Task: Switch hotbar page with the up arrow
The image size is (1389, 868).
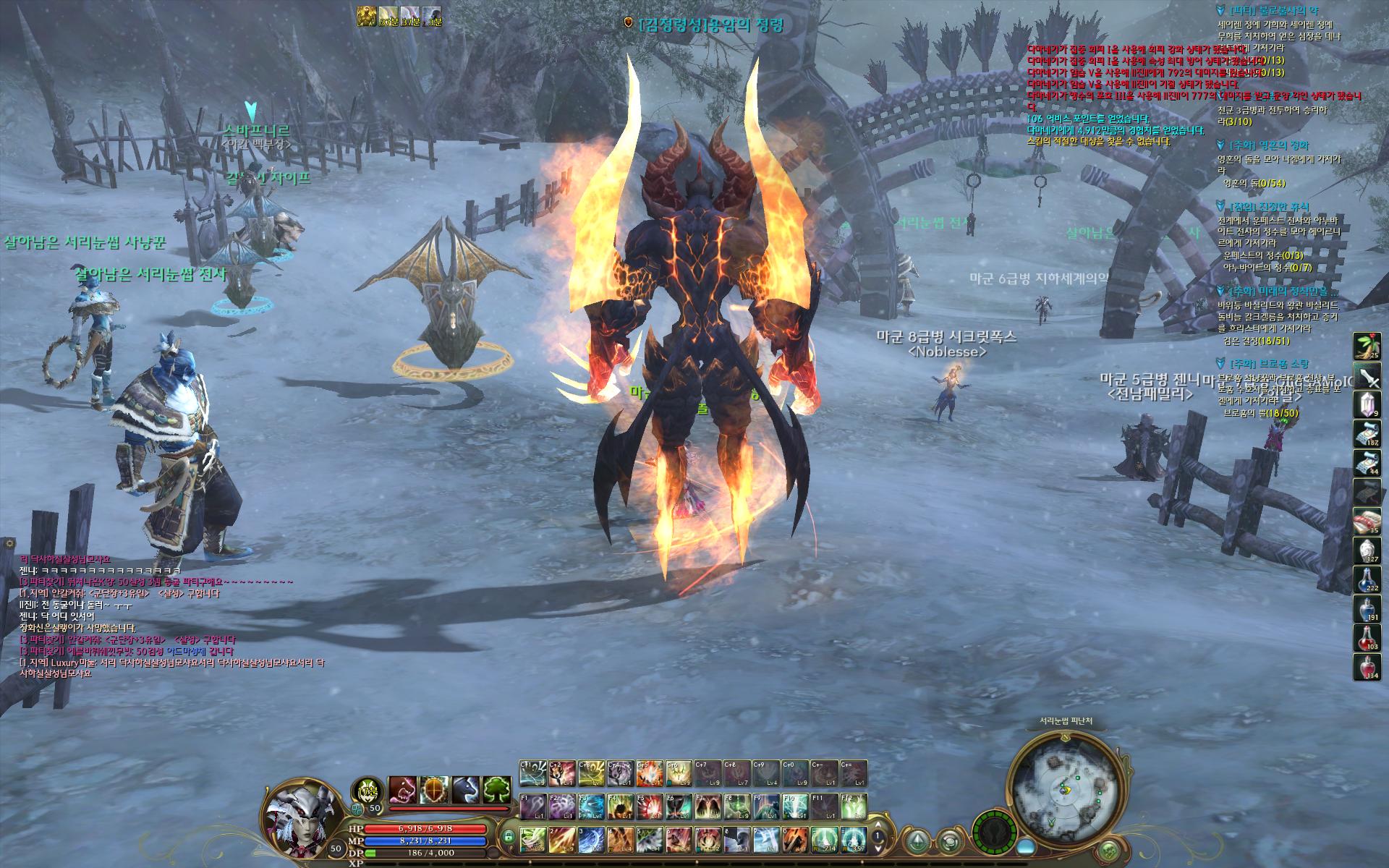Action: (879, 825)
